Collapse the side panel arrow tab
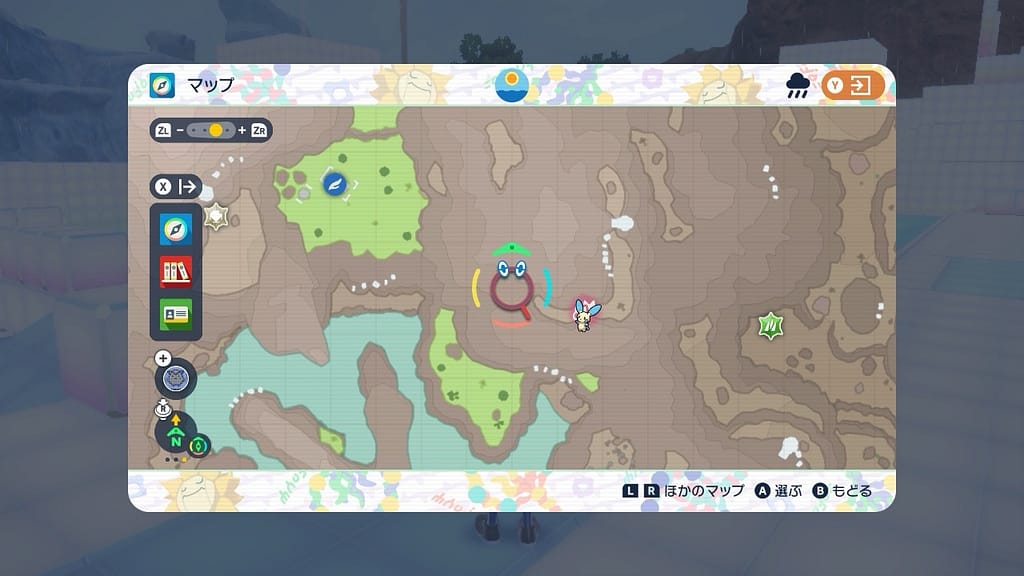This screenshot has width=1024, height=576. [x=187, y=187]
